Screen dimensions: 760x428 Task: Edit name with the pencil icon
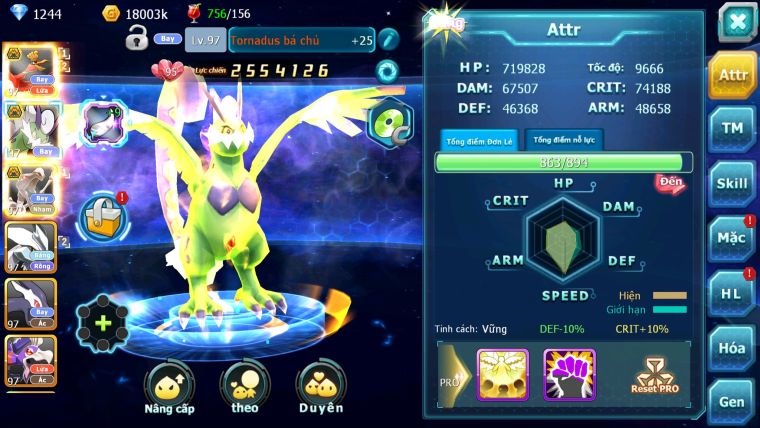388,39
